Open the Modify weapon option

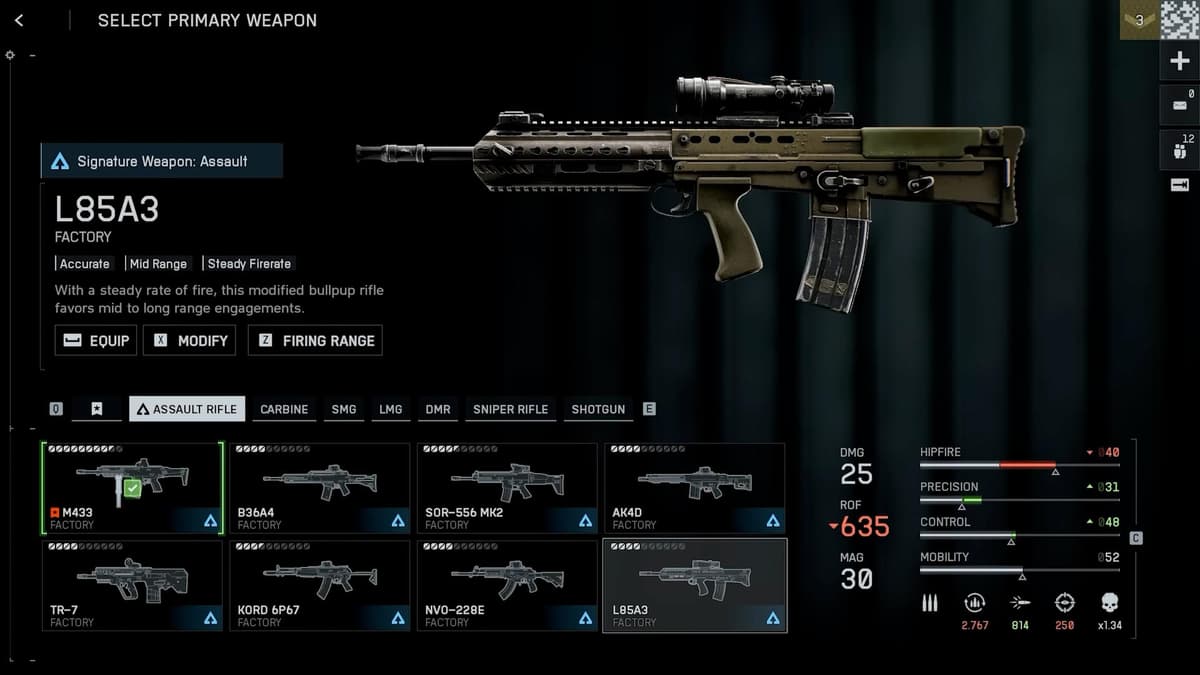pyautogui.click(x=190, y=340)
